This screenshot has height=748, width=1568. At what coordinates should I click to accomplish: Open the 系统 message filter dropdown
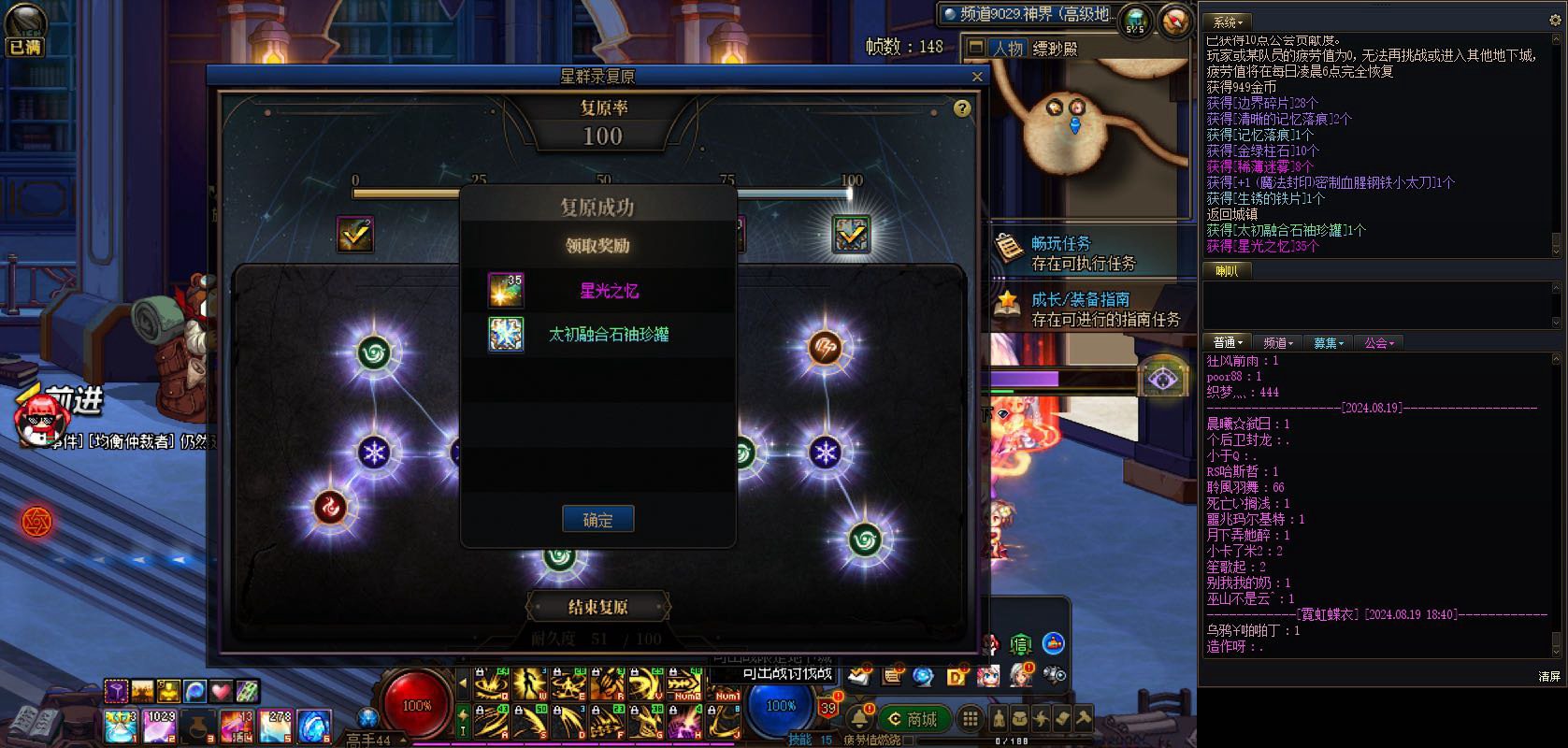point(1229,22)
